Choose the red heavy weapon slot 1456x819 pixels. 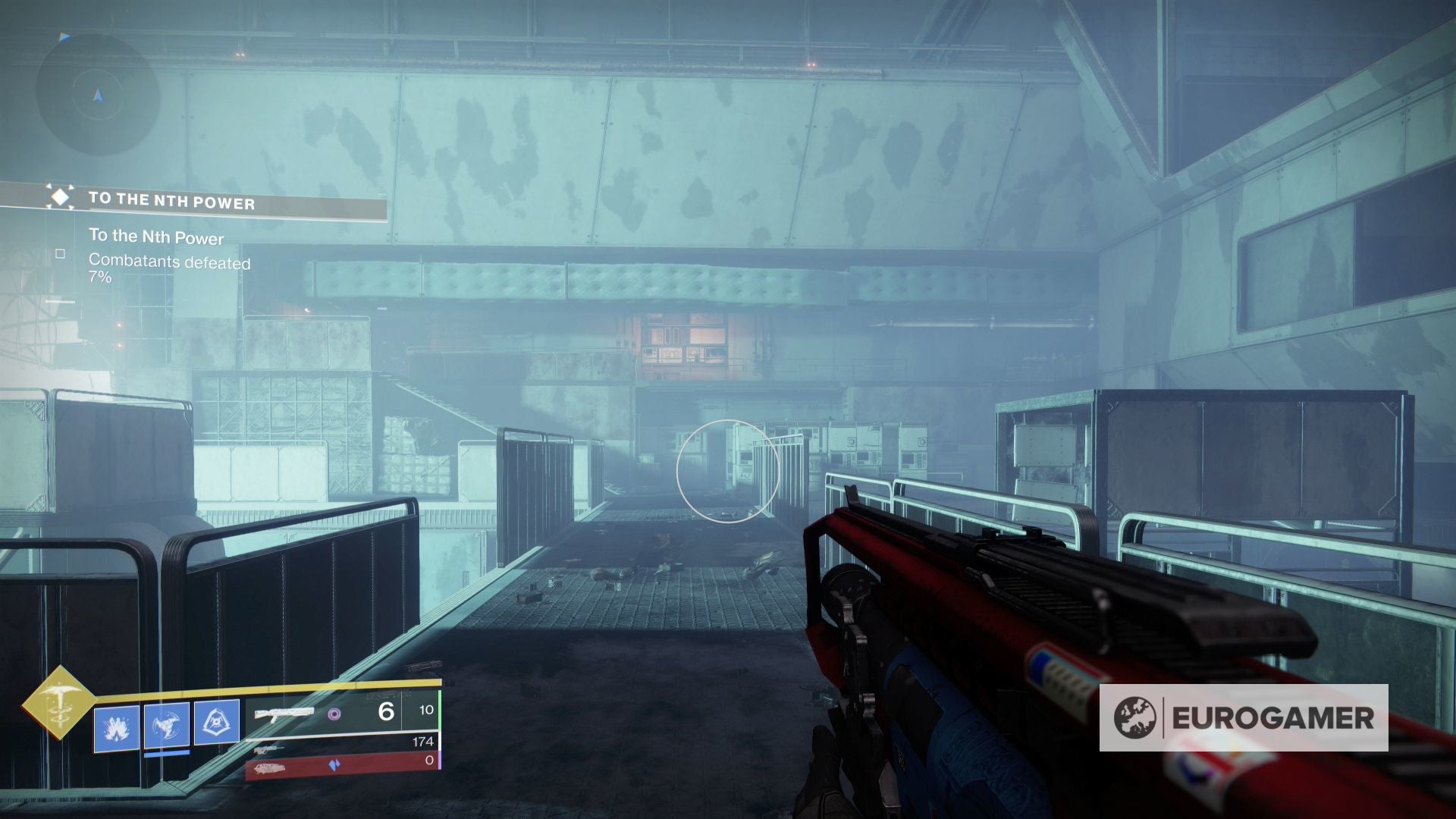pos(343,767)
